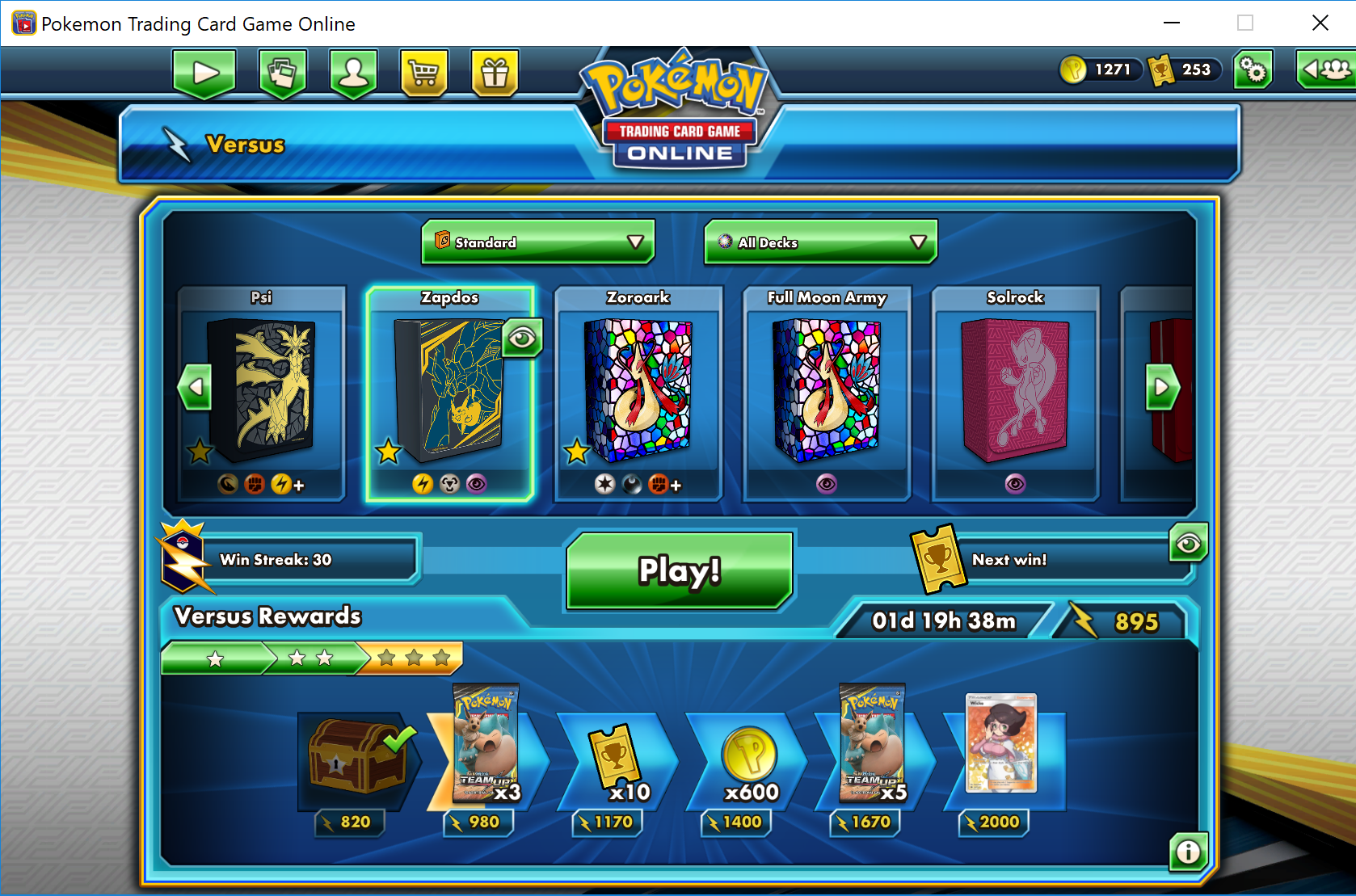This screenshot has width=1356, height=896.
Task: Preview the Zapdos deck with the eye toggle
Action: 522,338
